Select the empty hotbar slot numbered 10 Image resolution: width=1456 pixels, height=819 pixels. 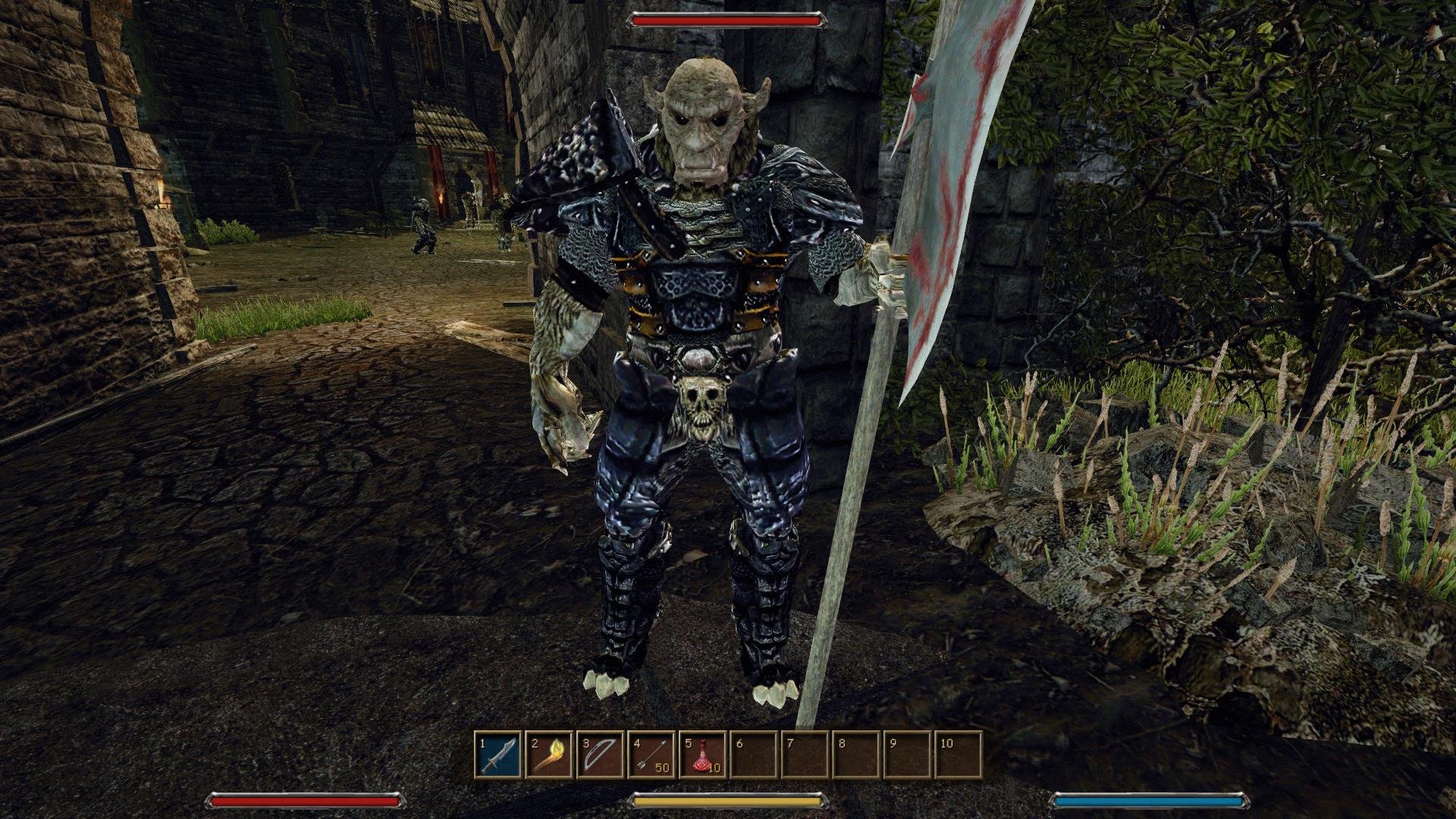click(x=959, y=755)
